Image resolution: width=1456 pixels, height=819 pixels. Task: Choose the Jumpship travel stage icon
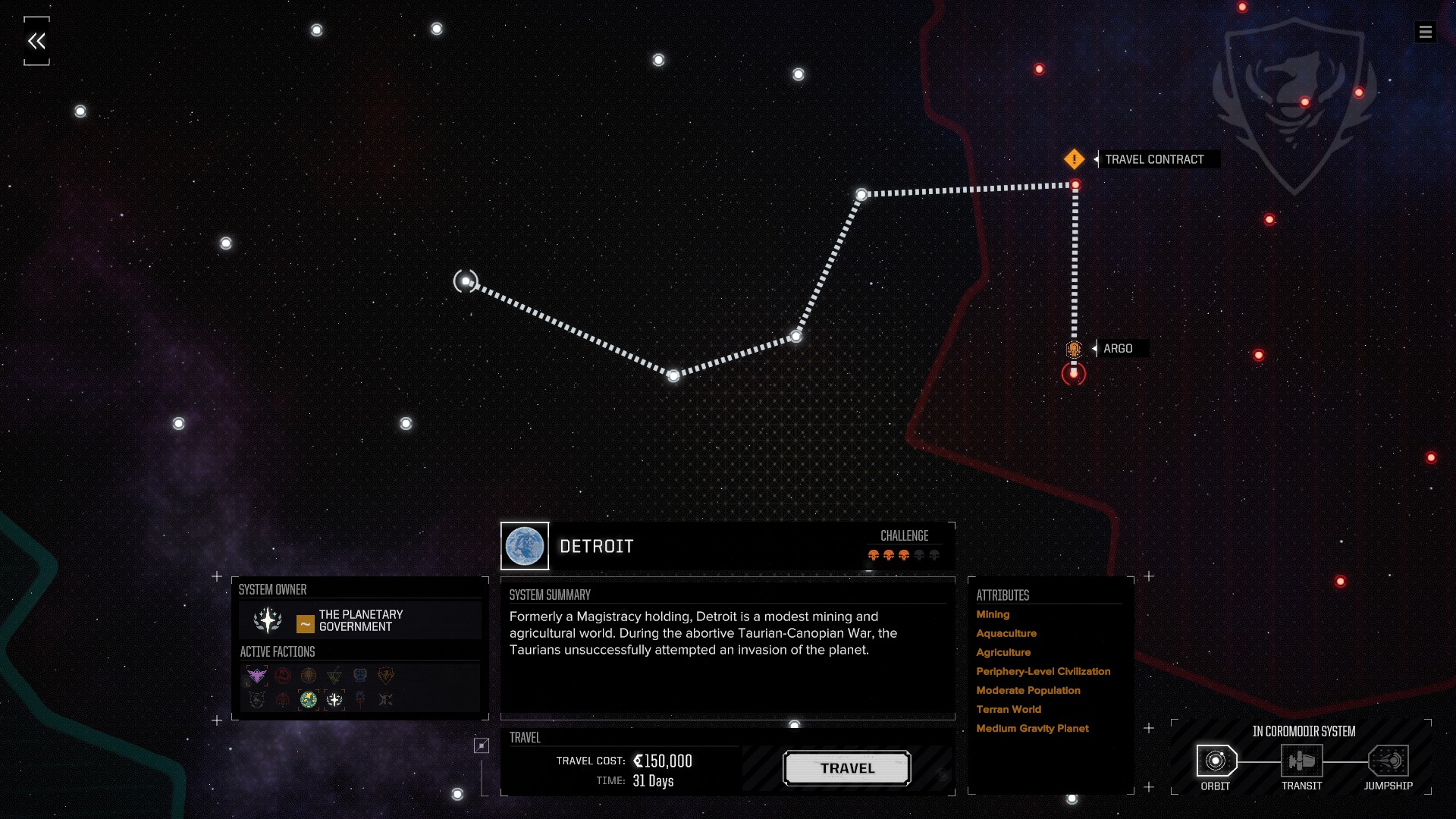coord(1388,761)
